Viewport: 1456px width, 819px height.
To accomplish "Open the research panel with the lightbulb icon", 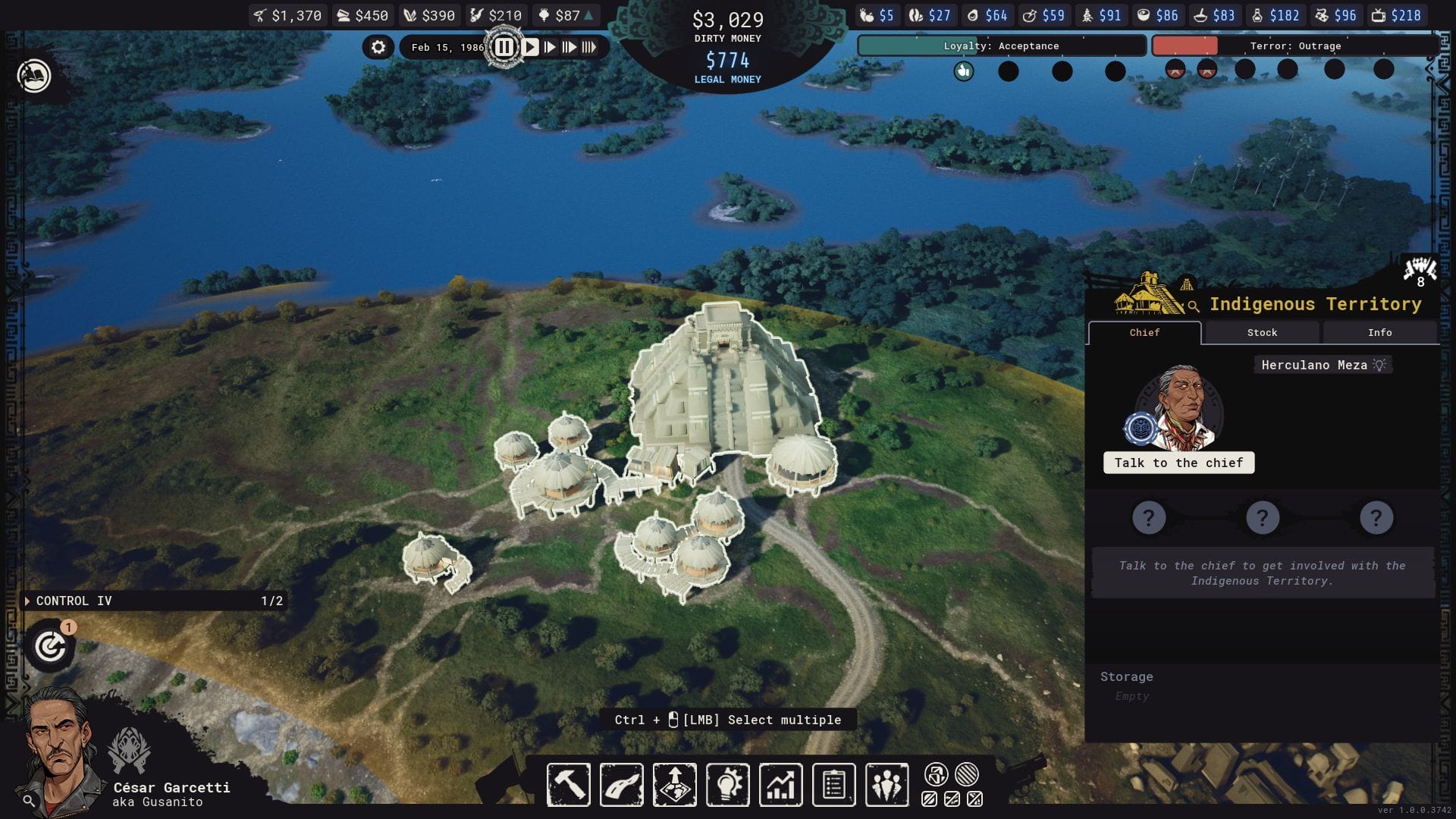I will click(727, 785).
